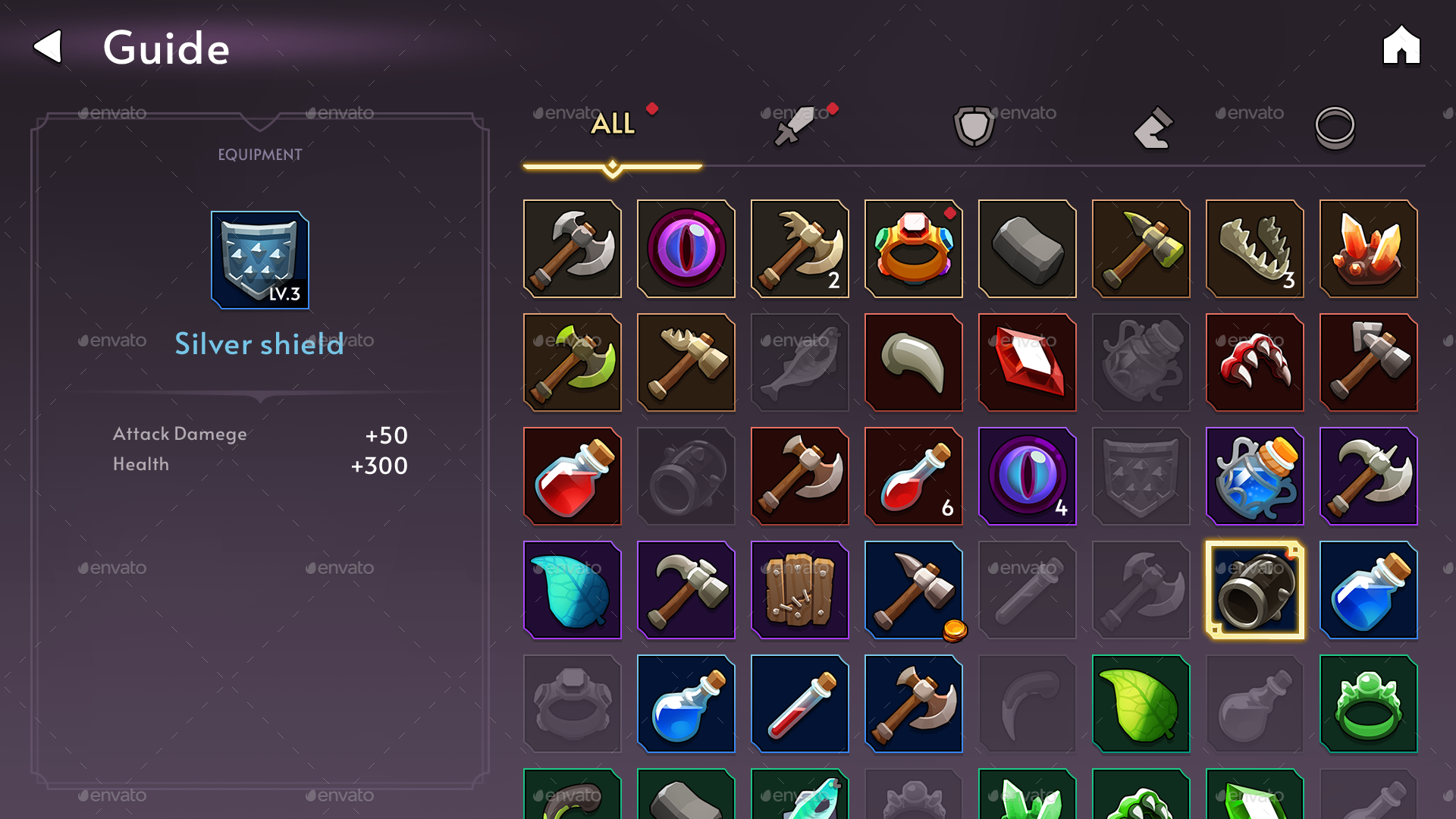
Task: Switch to the shield category tab
Action: point(973,125)
